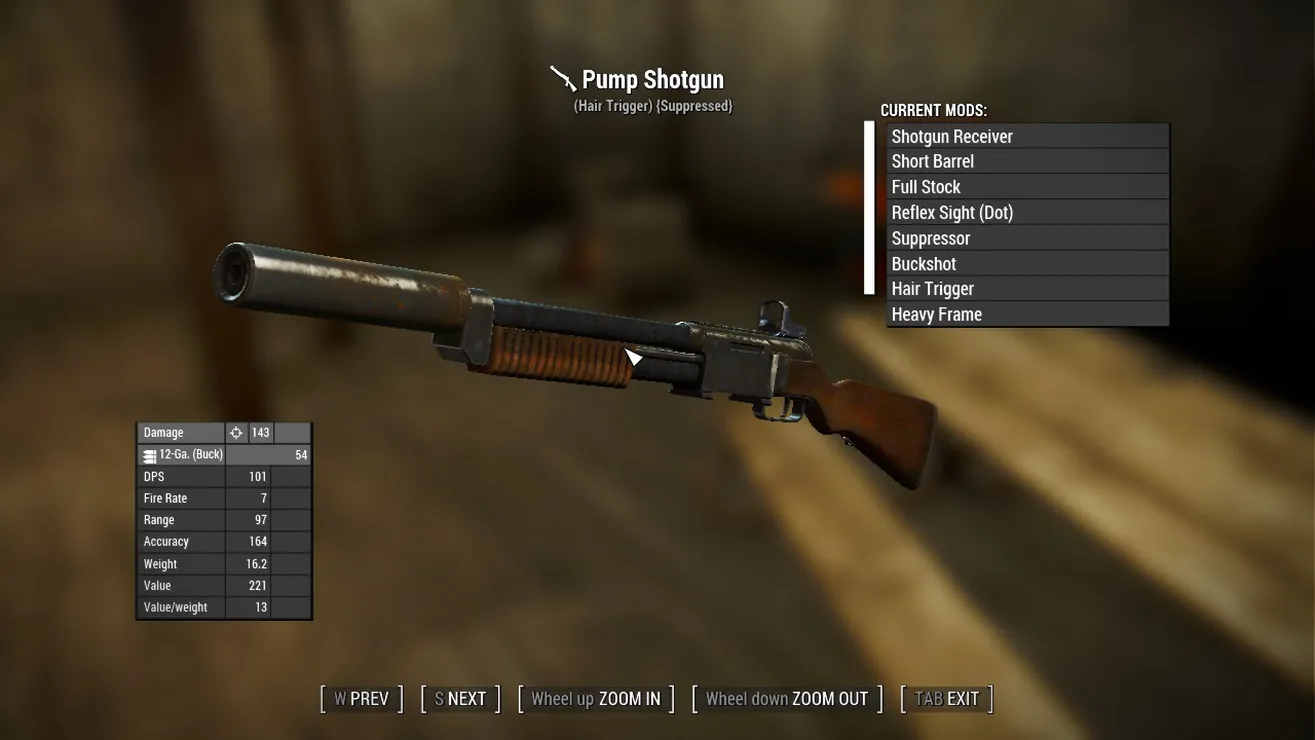Click the ZOOM IN button

(x=596, y=699)
